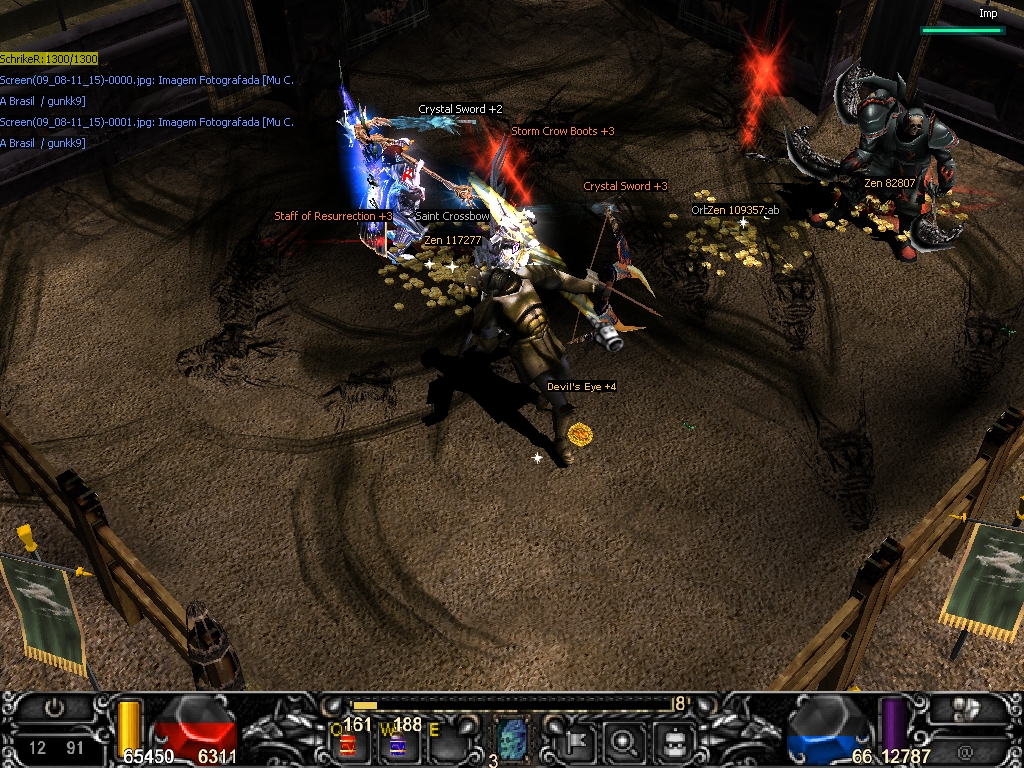
Task: Activate the blue skill icon
Action: click(x=512, y=742)
